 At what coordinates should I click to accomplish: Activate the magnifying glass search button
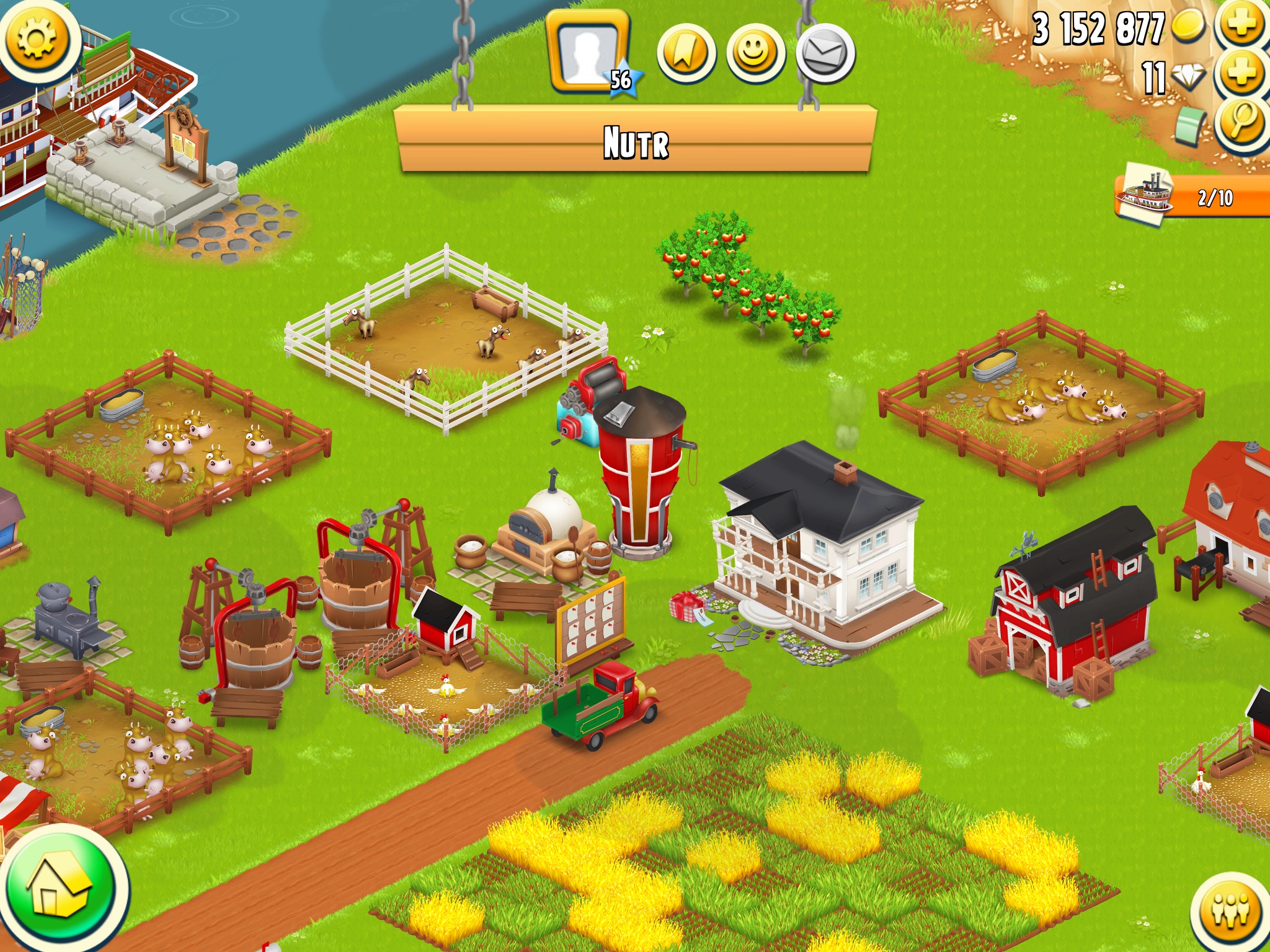[1241, 123]
